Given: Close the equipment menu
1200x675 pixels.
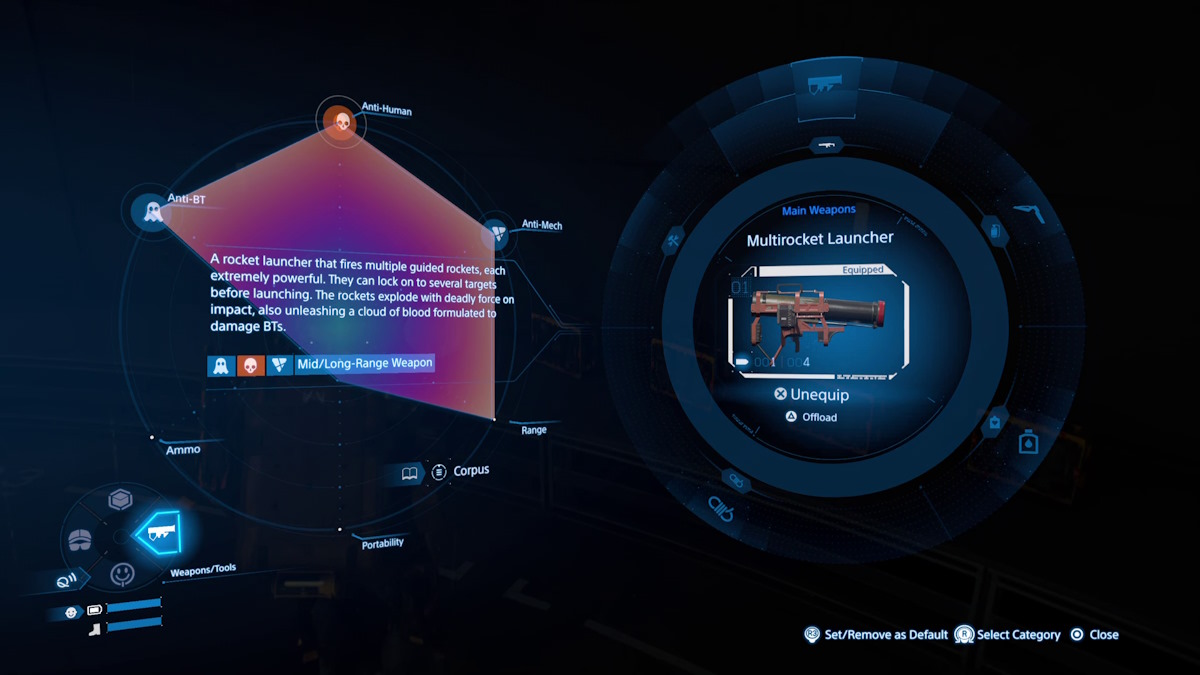Looking at the screenshot, I should click(1094, 635).
